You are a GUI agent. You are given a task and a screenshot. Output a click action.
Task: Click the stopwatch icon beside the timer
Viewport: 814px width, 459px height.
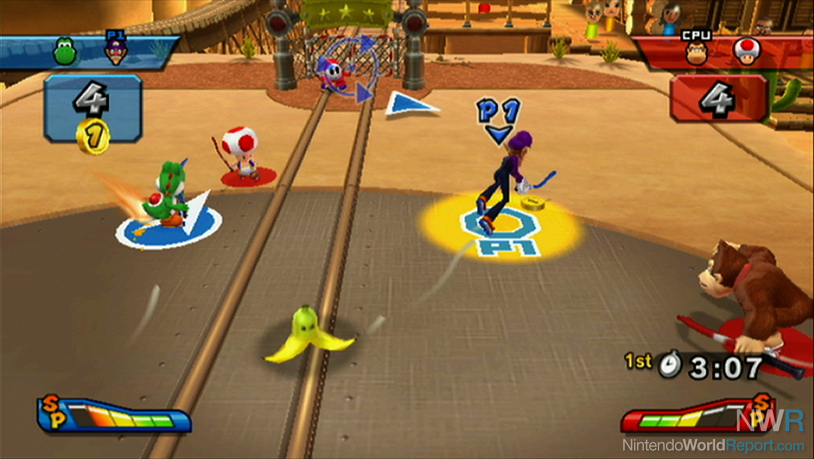point(669,365)
